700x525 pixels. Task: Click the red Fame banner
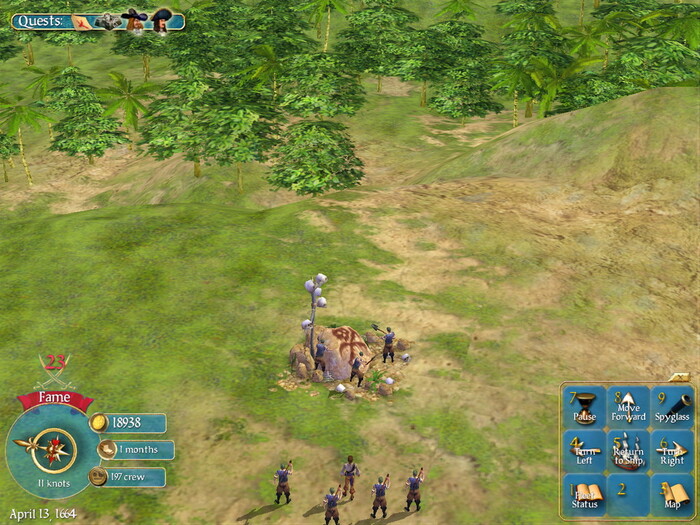pyautogui.click(x=54, y=398)
